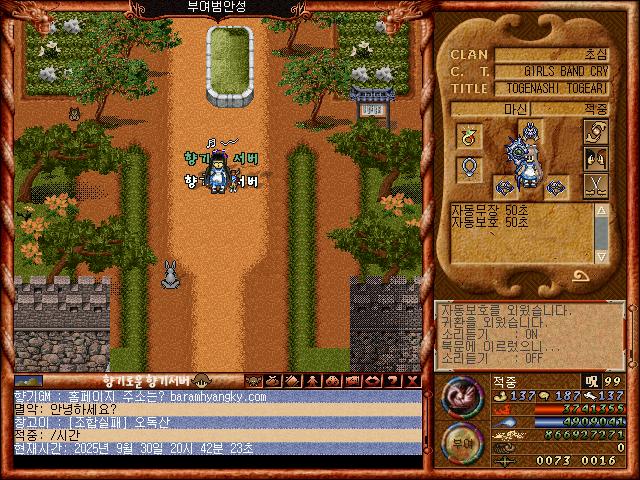This screenshot has height=480, width=640.
Task: Click the buff list scroll up arrow
Action: tap(602, 211)
